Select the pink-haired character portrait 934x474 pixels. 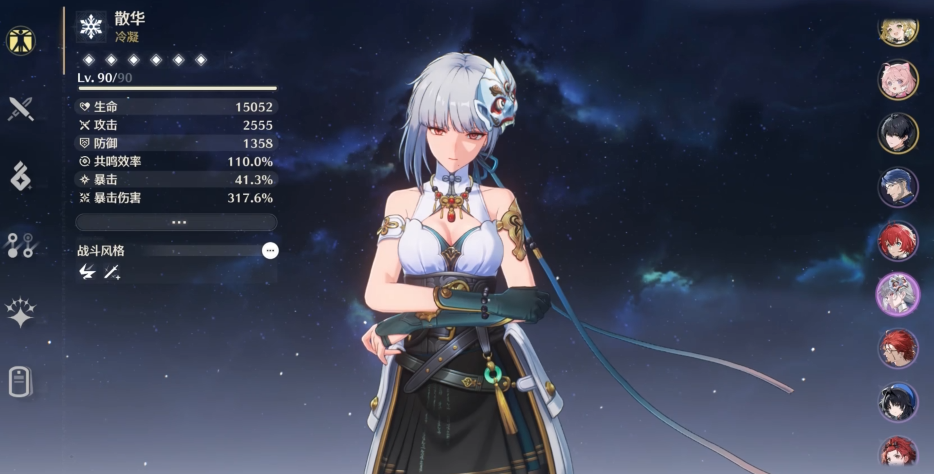click(898, 80)
